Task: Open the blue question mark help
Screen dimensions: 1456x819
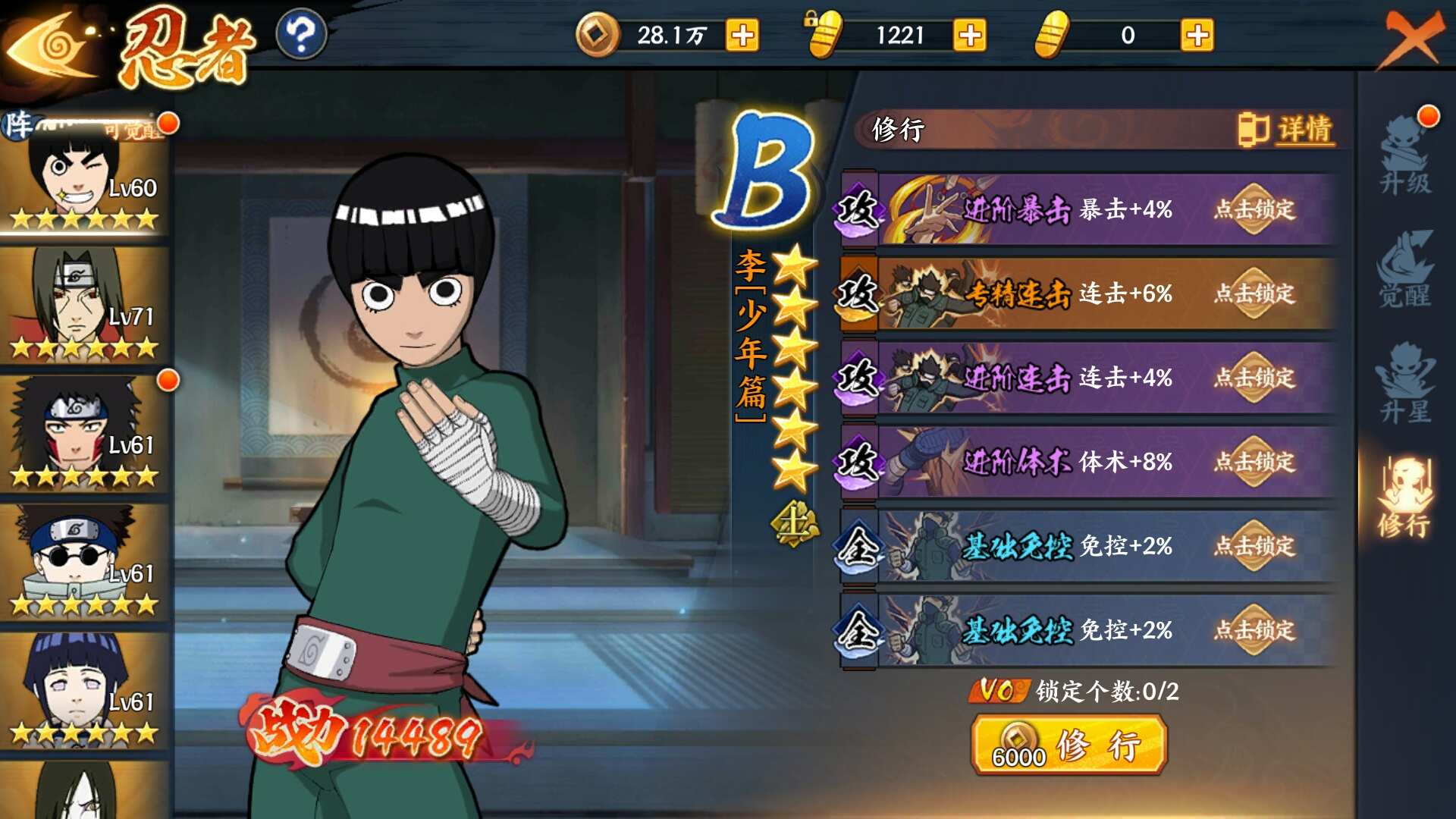Action: click(301, 35)
